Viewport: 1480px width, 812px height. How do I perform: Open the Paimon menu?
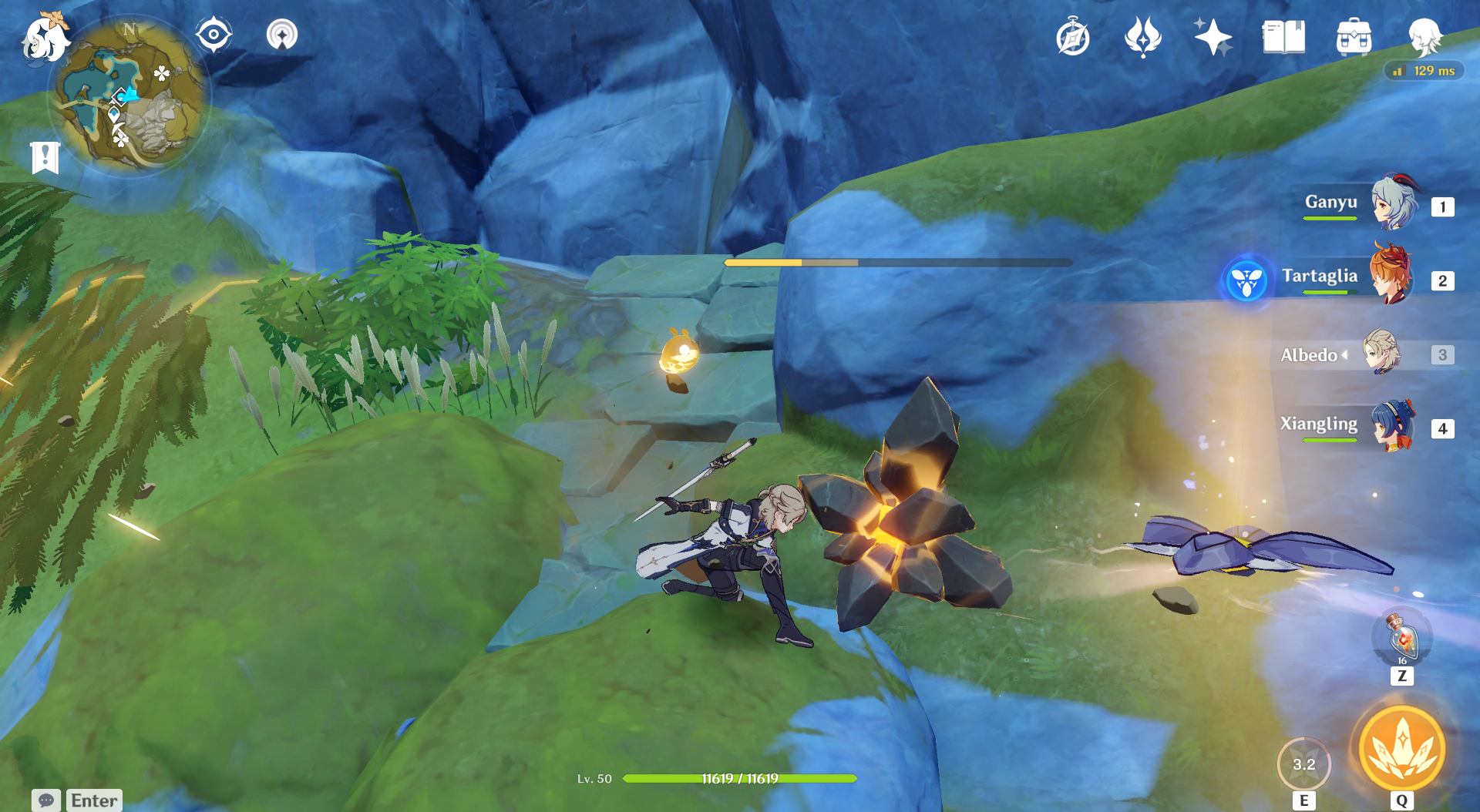click(x=45, y=39)
